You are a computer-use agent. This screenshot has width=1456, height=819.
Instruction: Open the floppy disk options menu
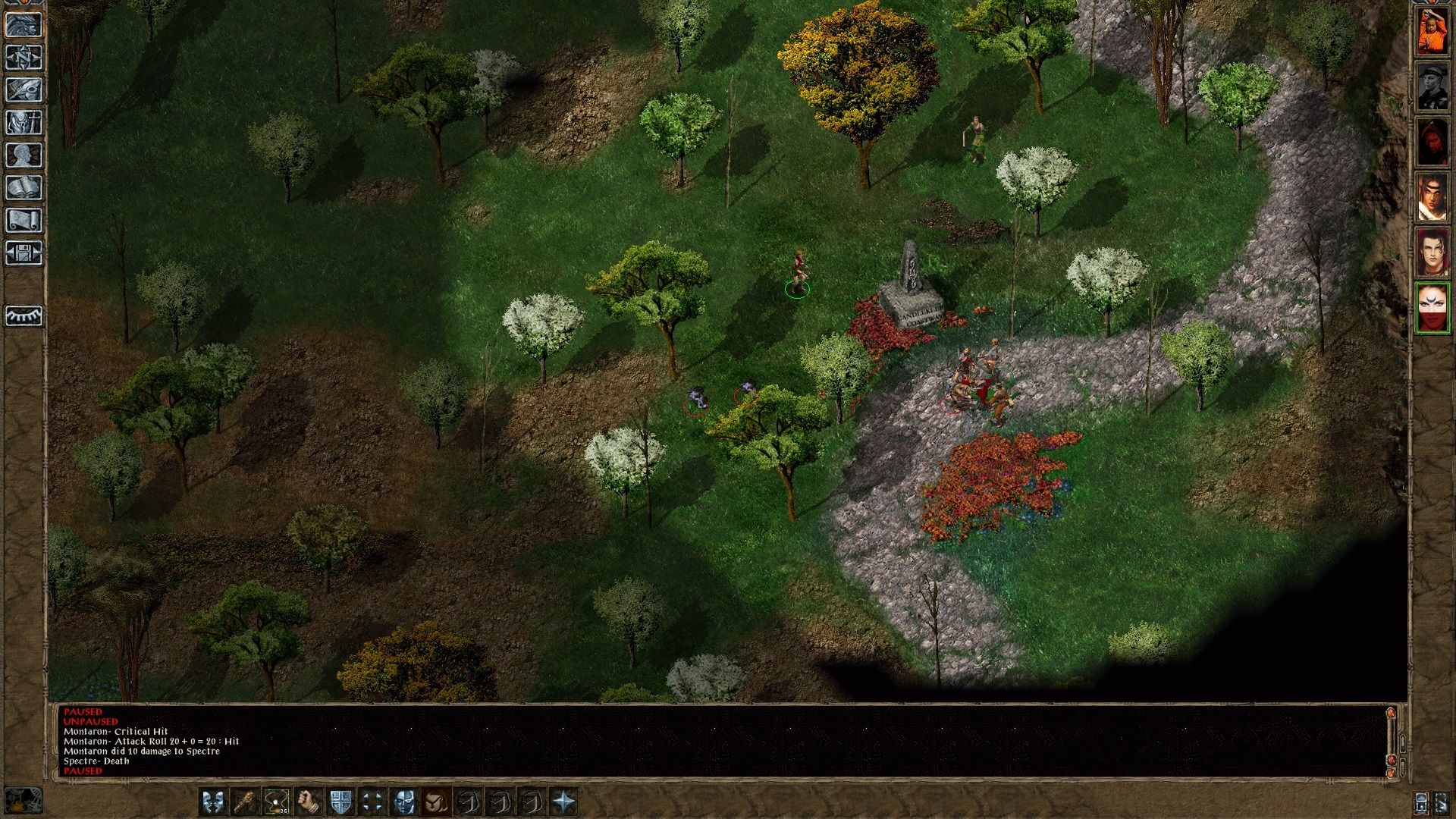pos(24,253)
